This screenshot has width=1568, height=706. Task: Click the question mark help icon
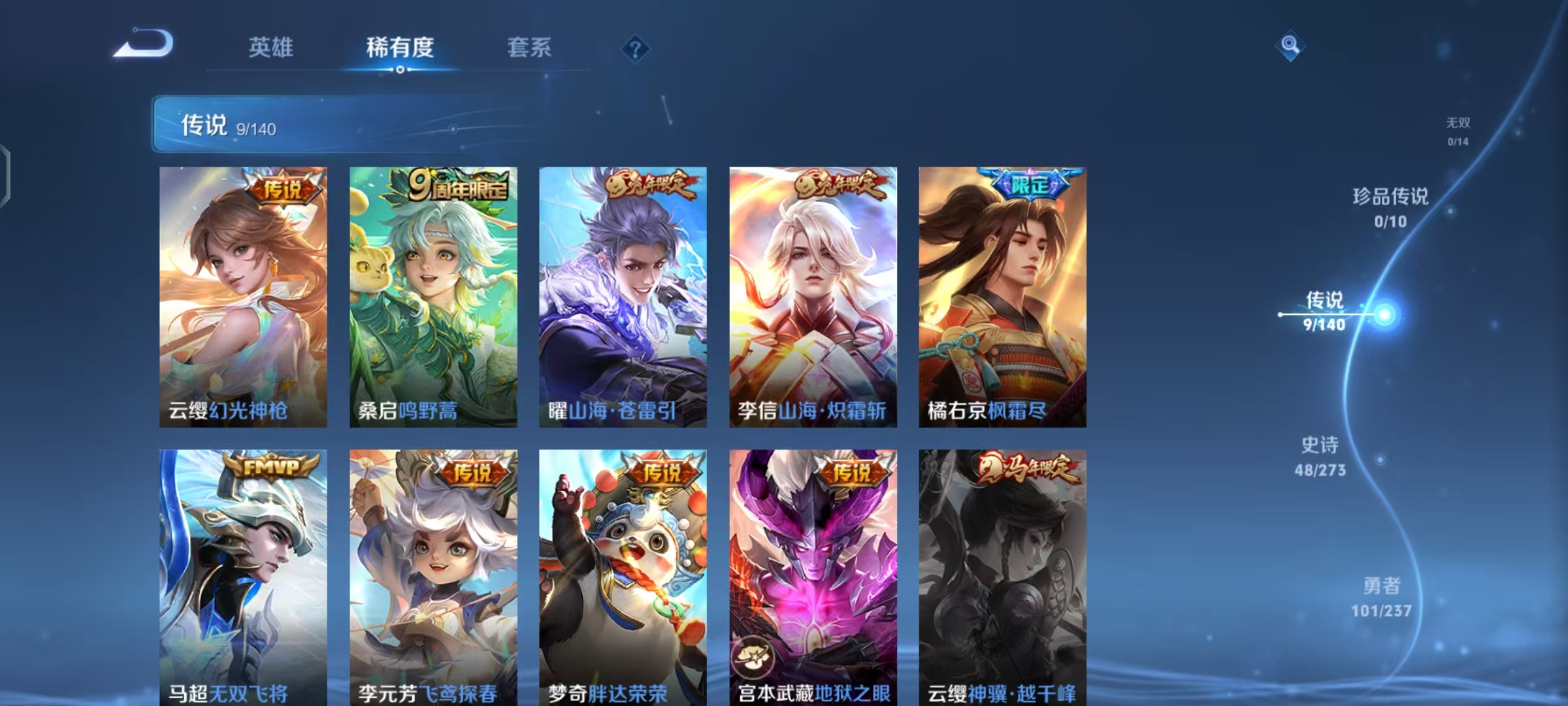pos(635,49)
